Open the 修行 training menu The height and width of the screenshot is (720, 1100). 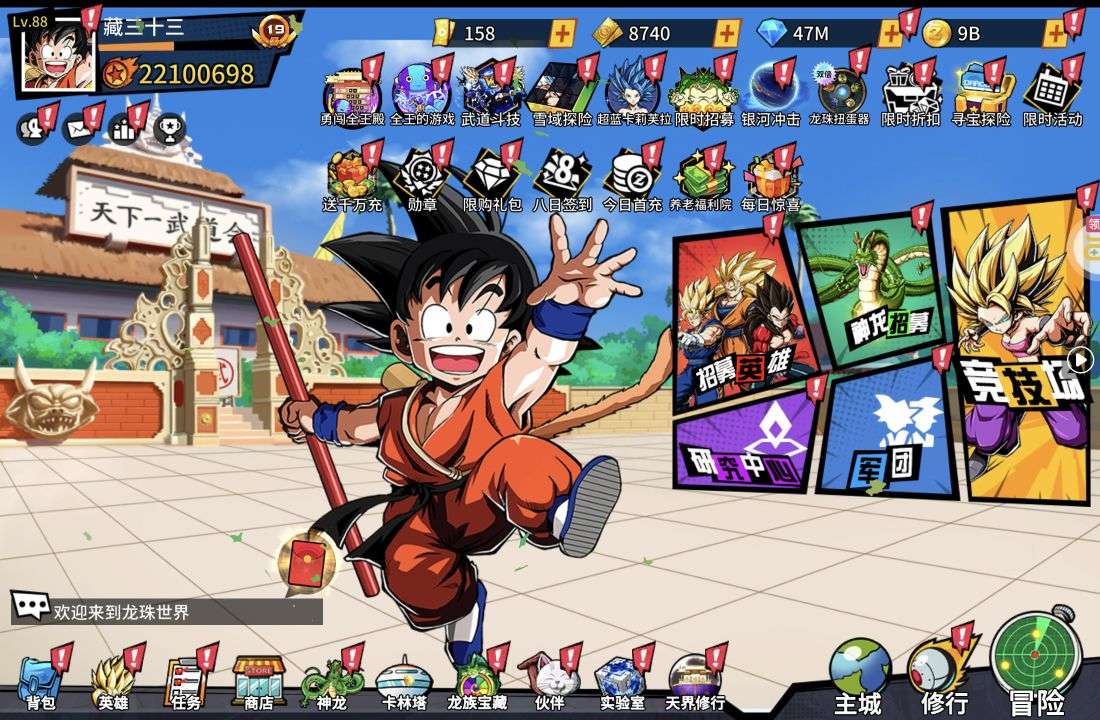click(x=942, y=675)
